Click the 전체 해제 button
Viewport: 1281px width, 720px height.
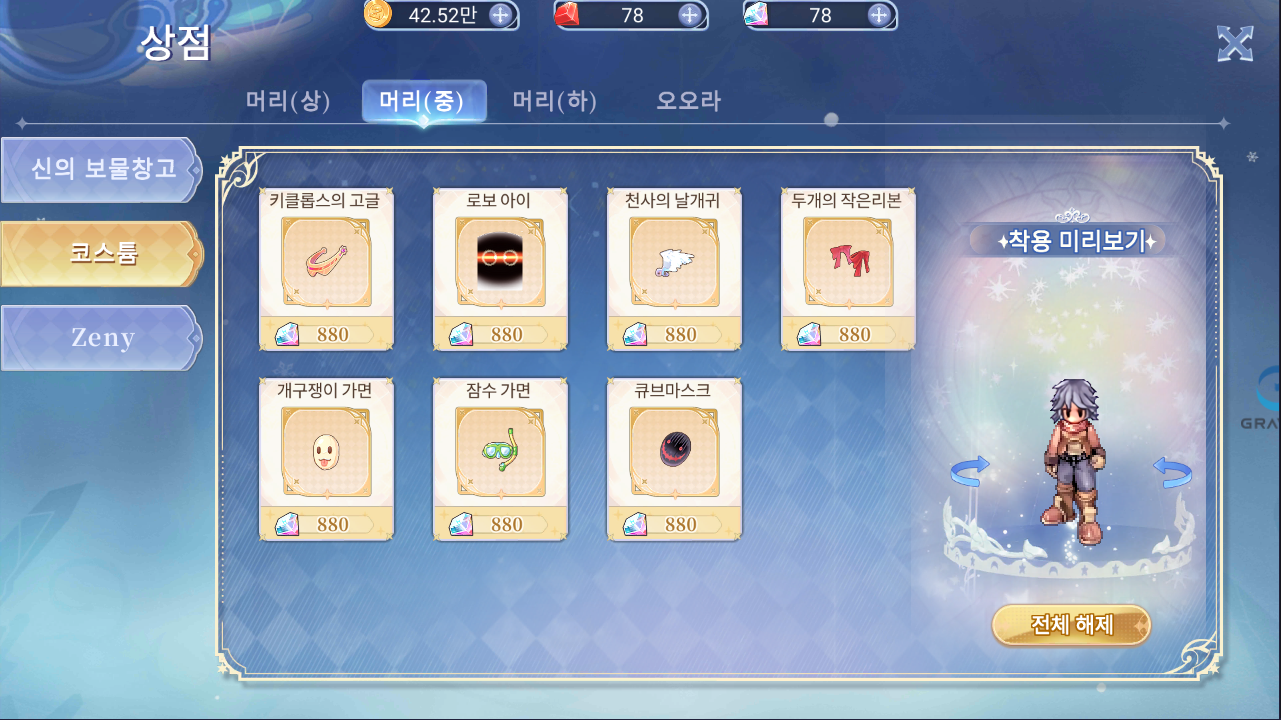click(x=1071, y=625)
